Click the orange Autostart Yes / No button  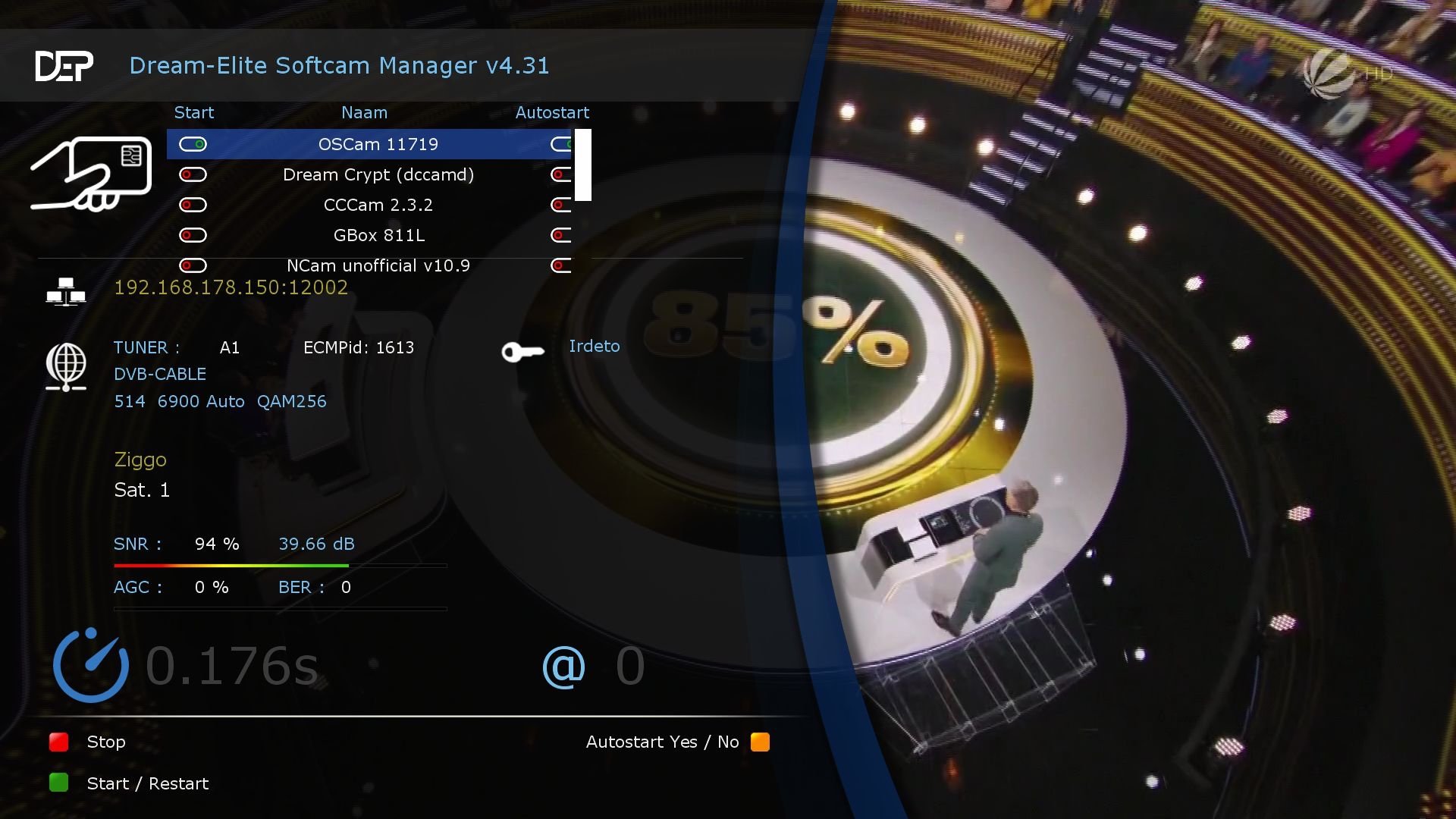coord(760,742)
